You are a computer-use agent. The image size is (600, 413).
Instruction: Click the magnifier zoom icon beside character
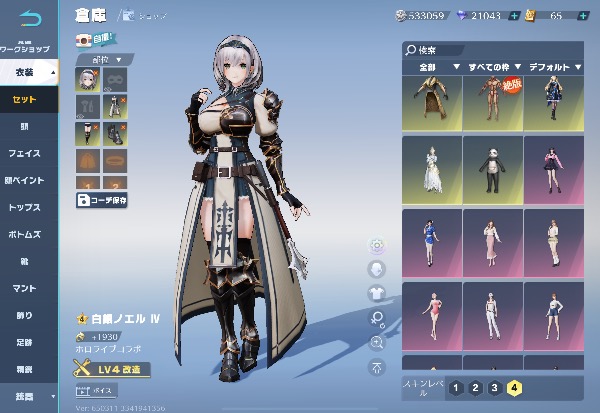(x=377, y=342)
